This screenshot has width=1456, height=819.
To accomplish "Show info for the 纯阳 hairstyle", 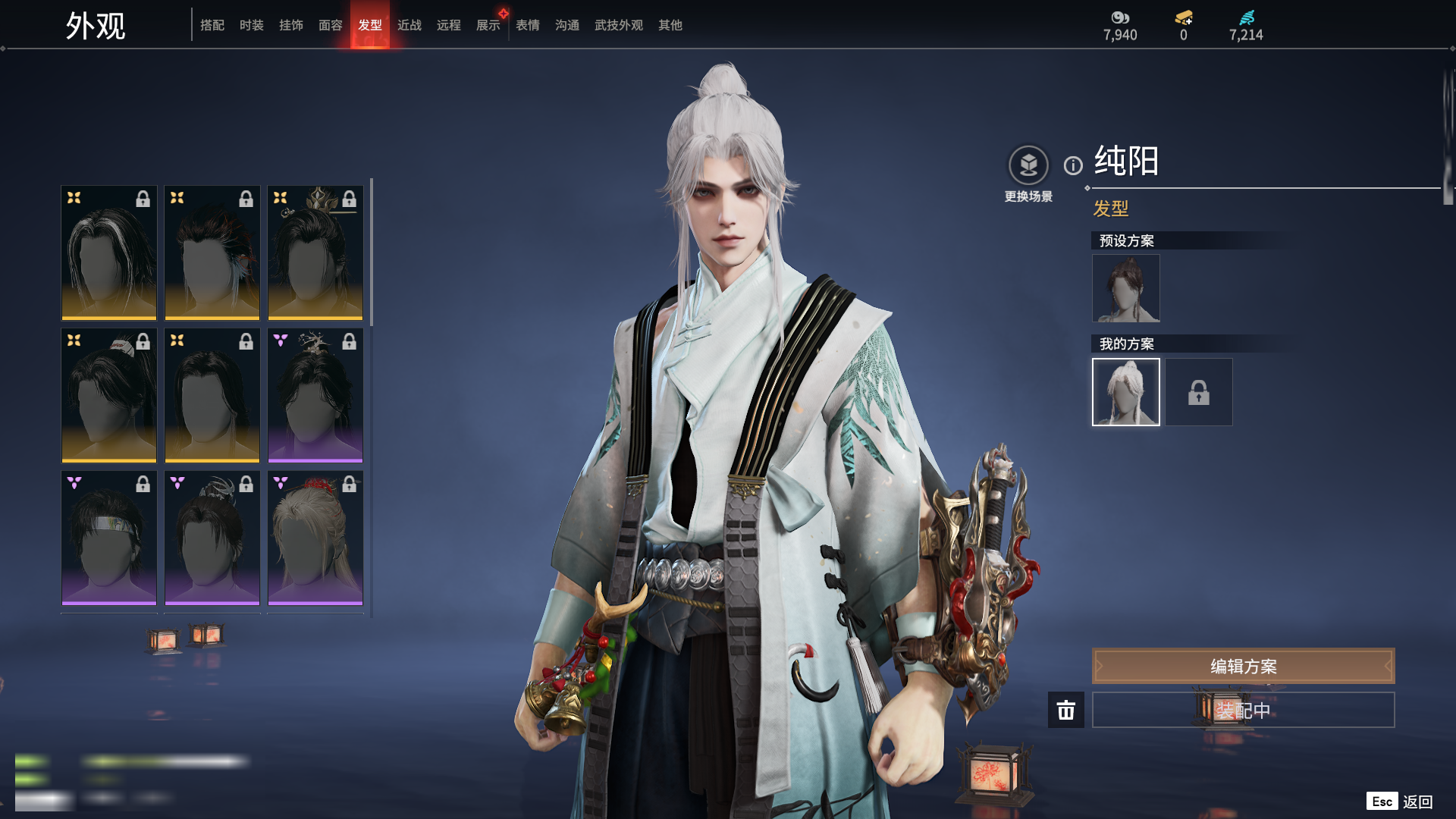I will [1073, 165].
